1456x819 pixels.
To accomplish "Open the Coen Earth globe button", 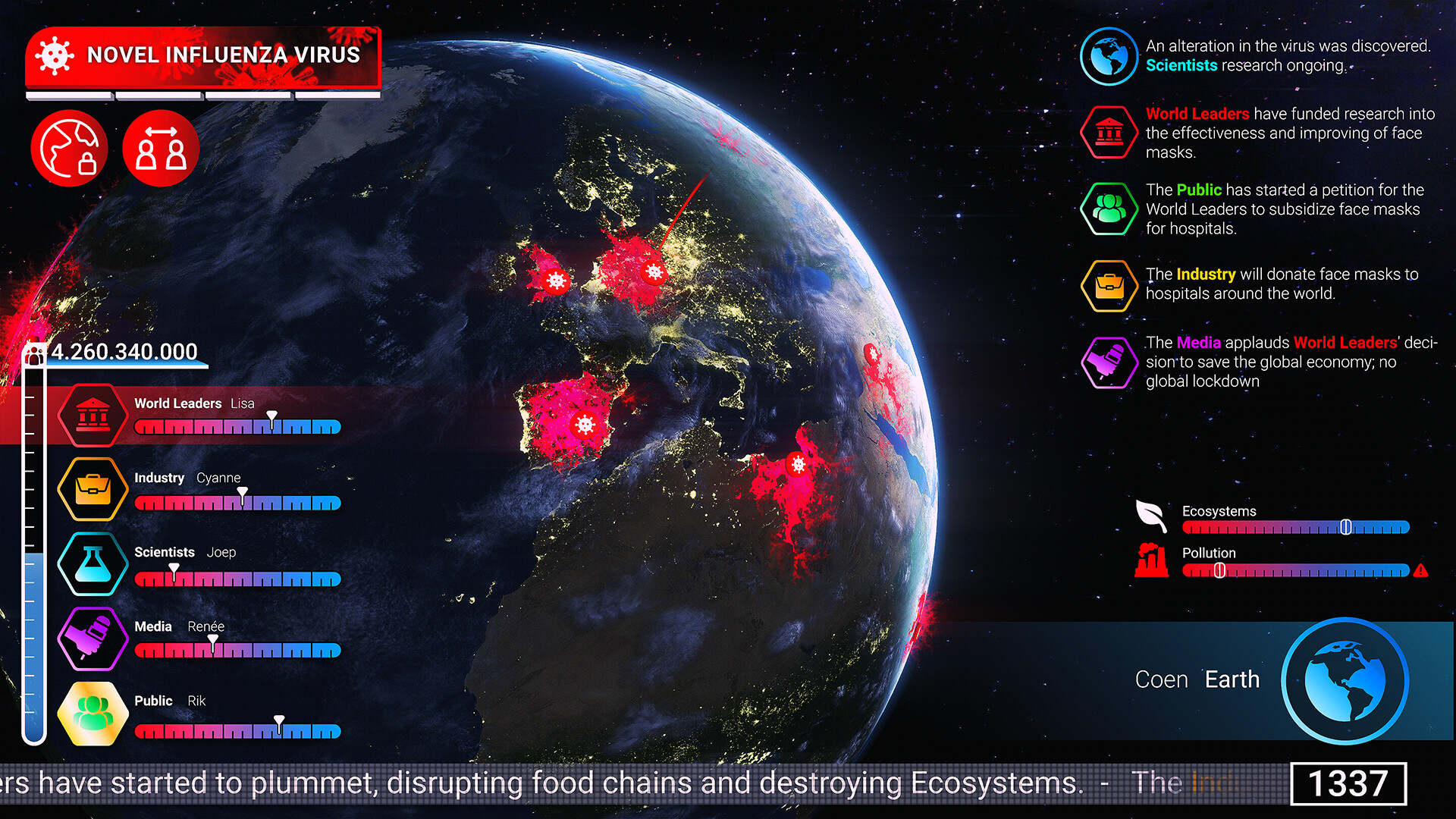I will pyautogui.click(x=1345, y=680).
